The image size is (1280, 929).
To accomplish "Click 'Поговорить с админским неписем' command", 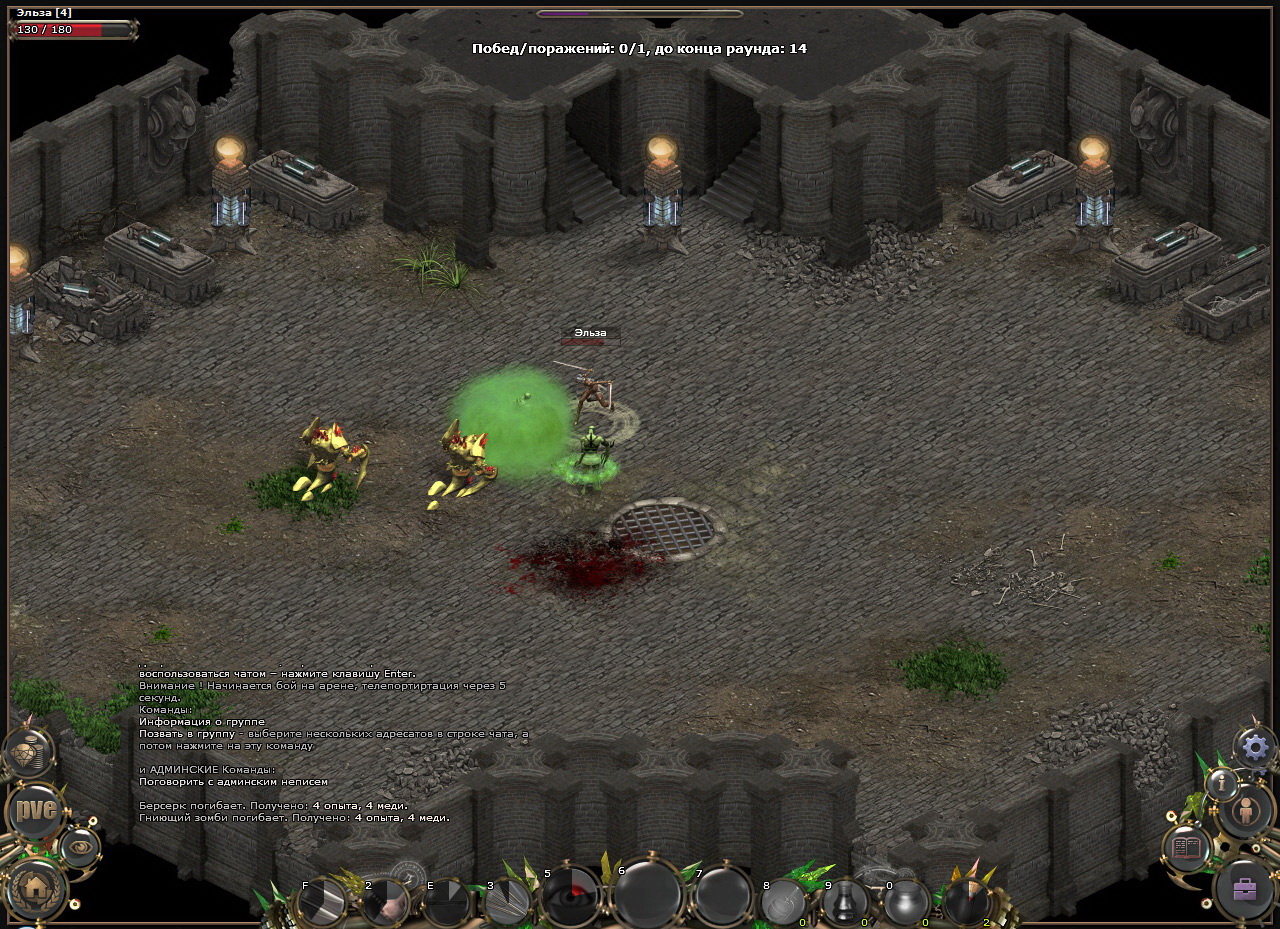I will click(x=233, y=781).
